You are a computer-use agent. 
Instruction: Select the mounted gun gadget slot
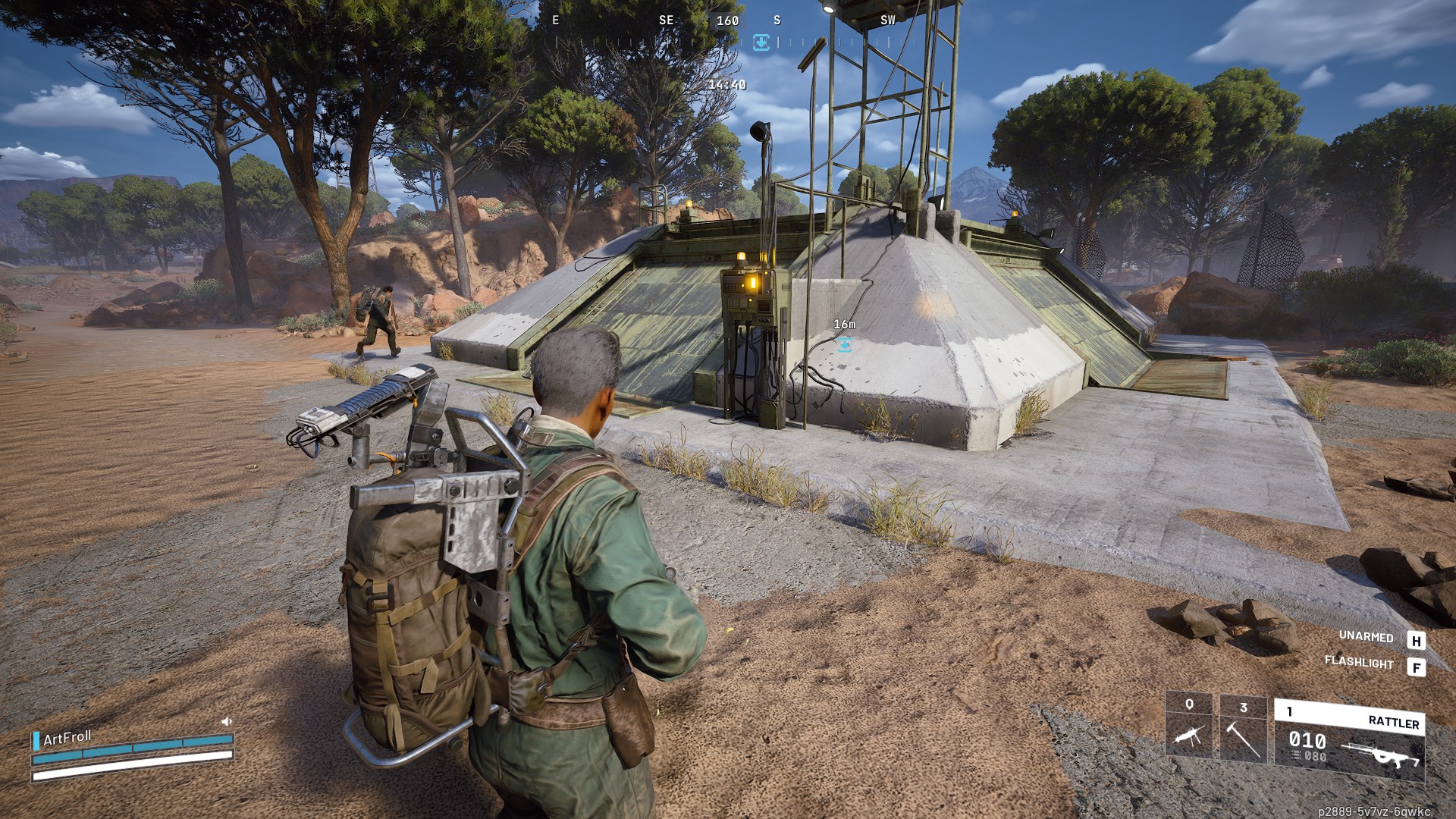coord(1189,725)
